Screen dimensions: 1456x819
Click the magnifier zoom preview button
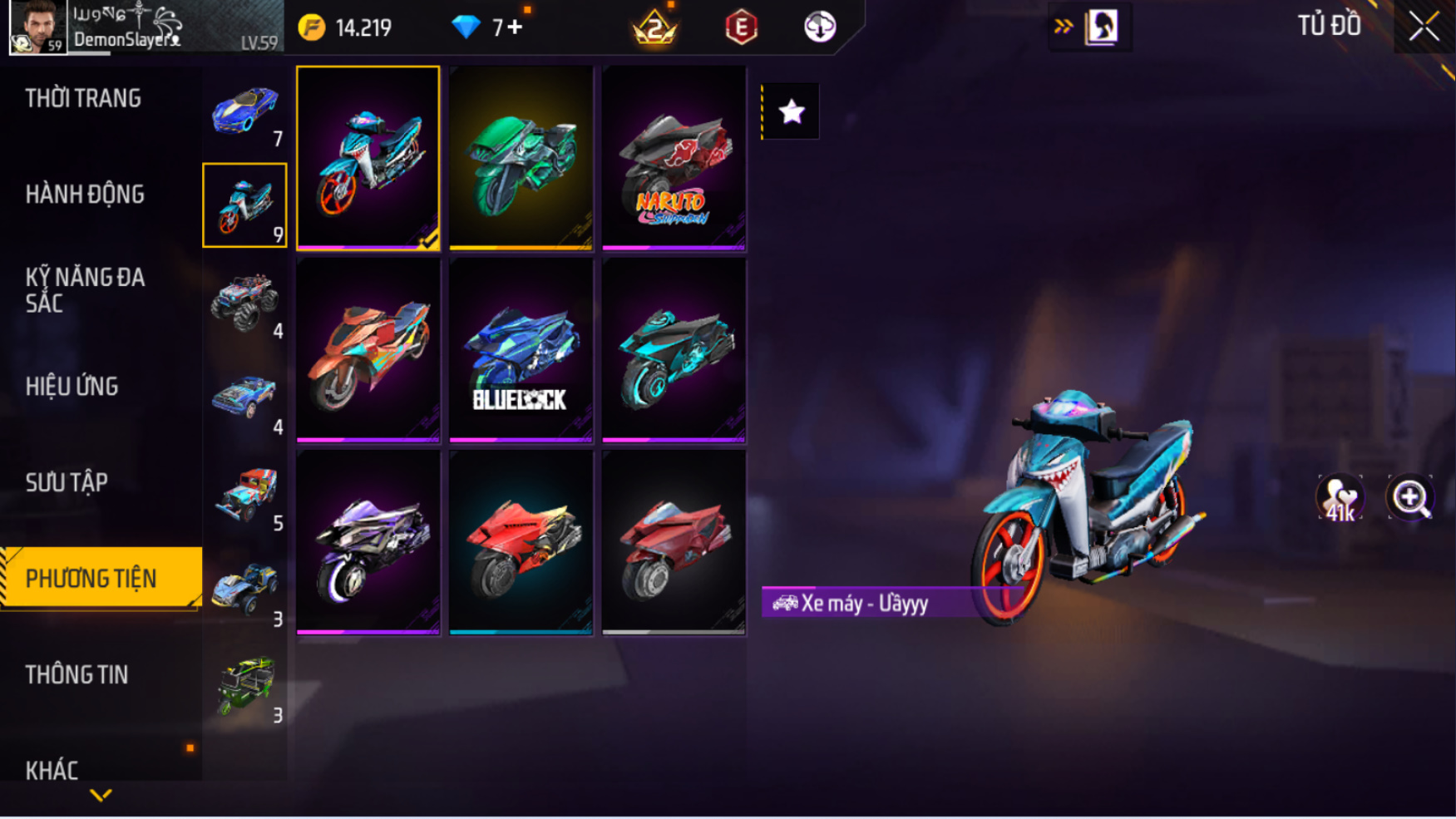click(x=1410, y=498)
